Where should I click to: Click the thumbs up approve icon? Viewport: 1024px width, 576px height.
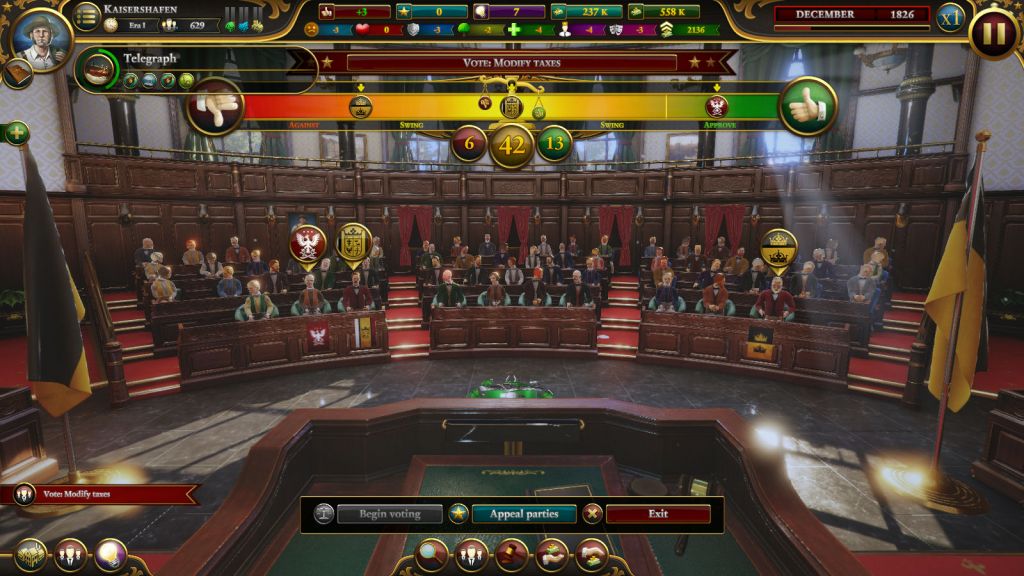(x=807, y=106)
